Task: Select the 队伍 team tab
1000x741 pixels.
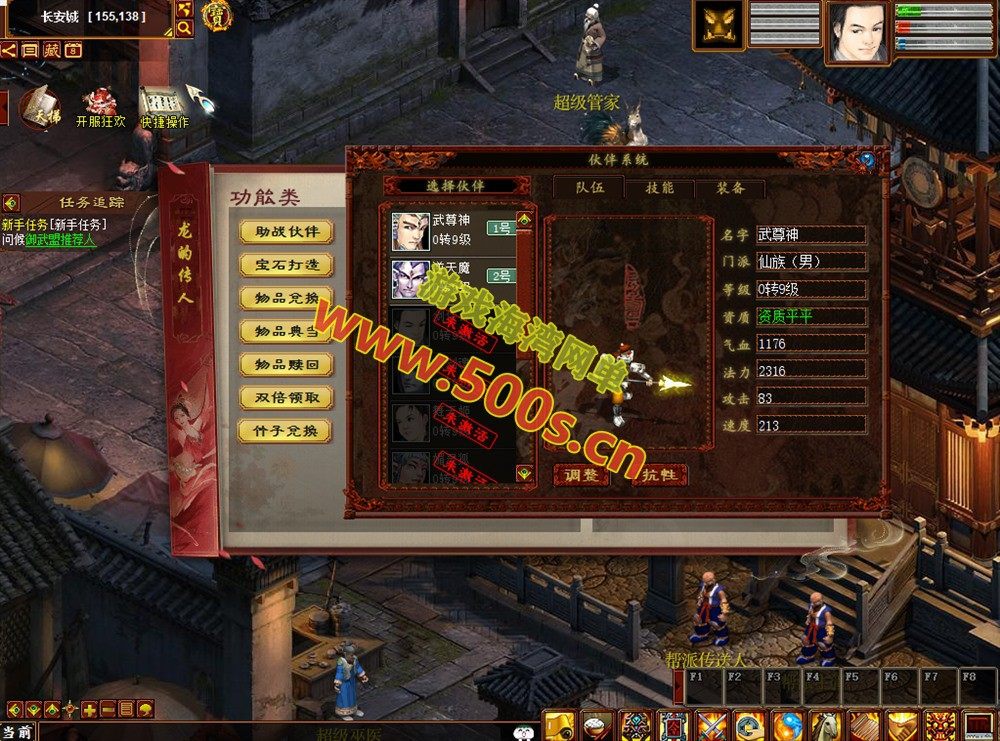Action: pos(588,187)
